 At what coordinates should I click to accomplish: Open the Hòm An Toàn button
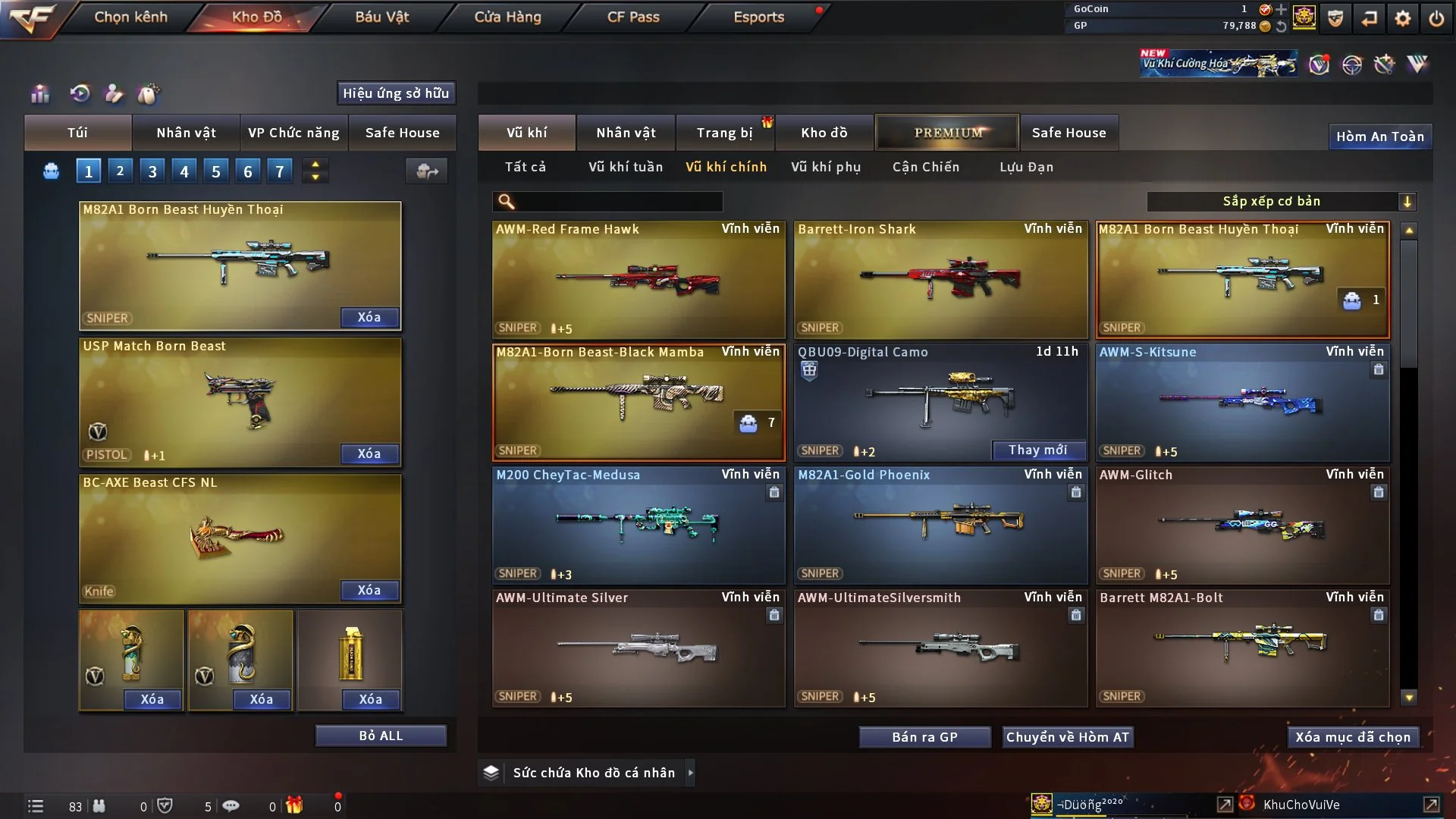pyautogui.click(x=1379, y=136)
